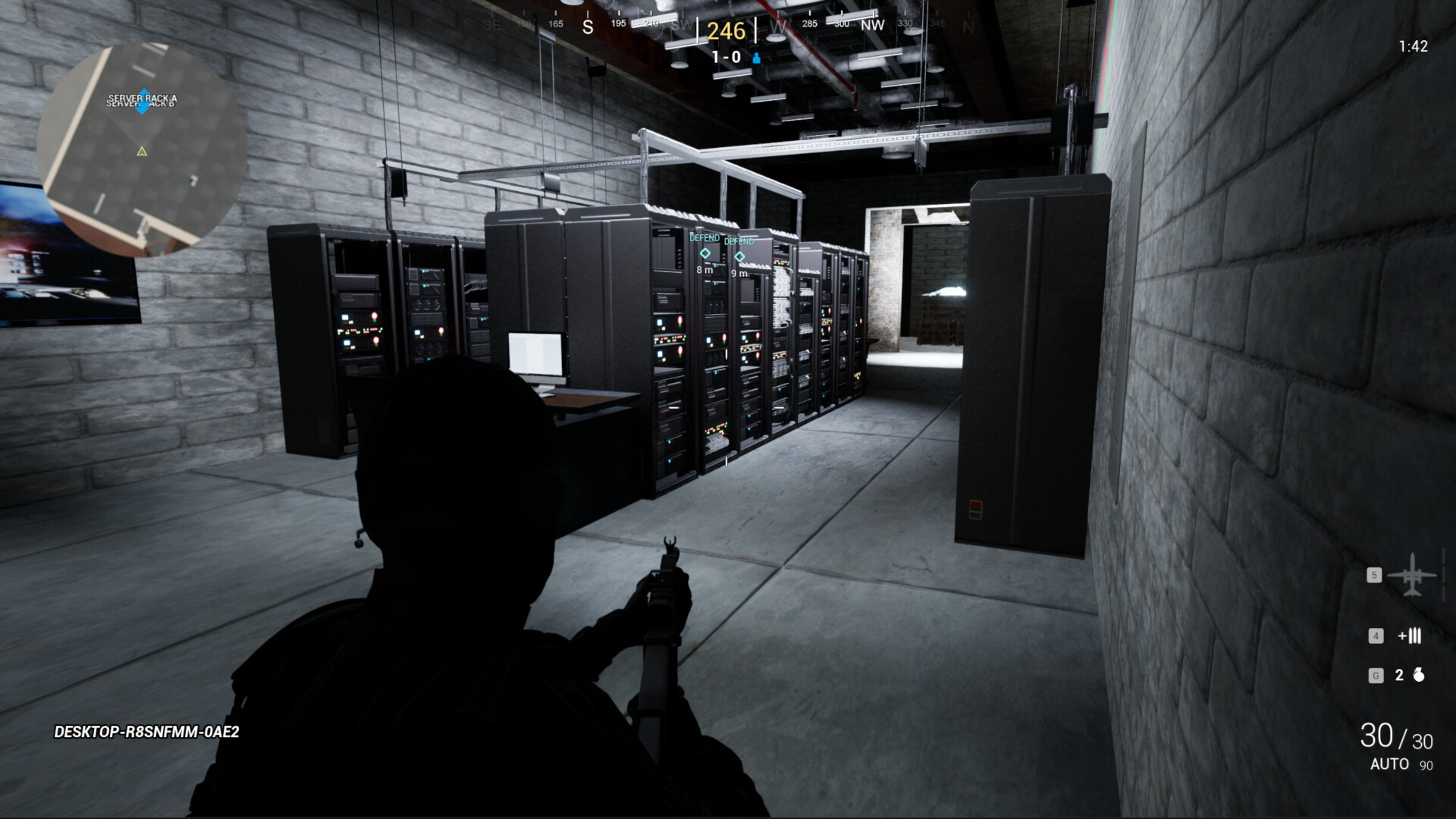Select the airplane killstreak icon in slot 5

pos(1410,576)
